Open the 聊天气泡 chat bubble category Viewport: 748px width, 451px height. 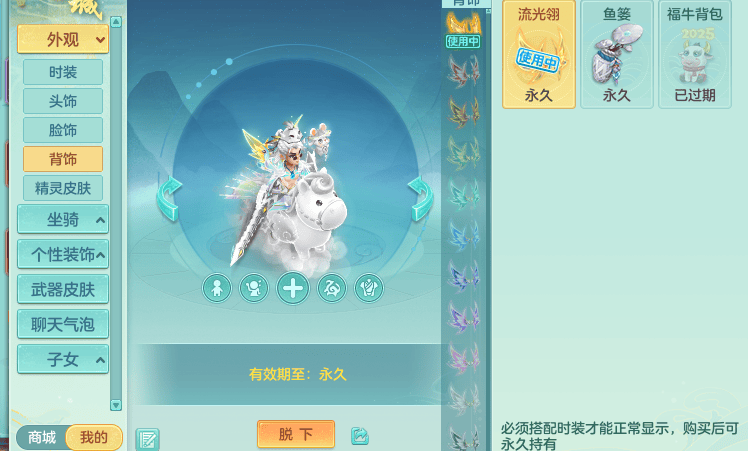pyautogui.click(x=63, y=324)
